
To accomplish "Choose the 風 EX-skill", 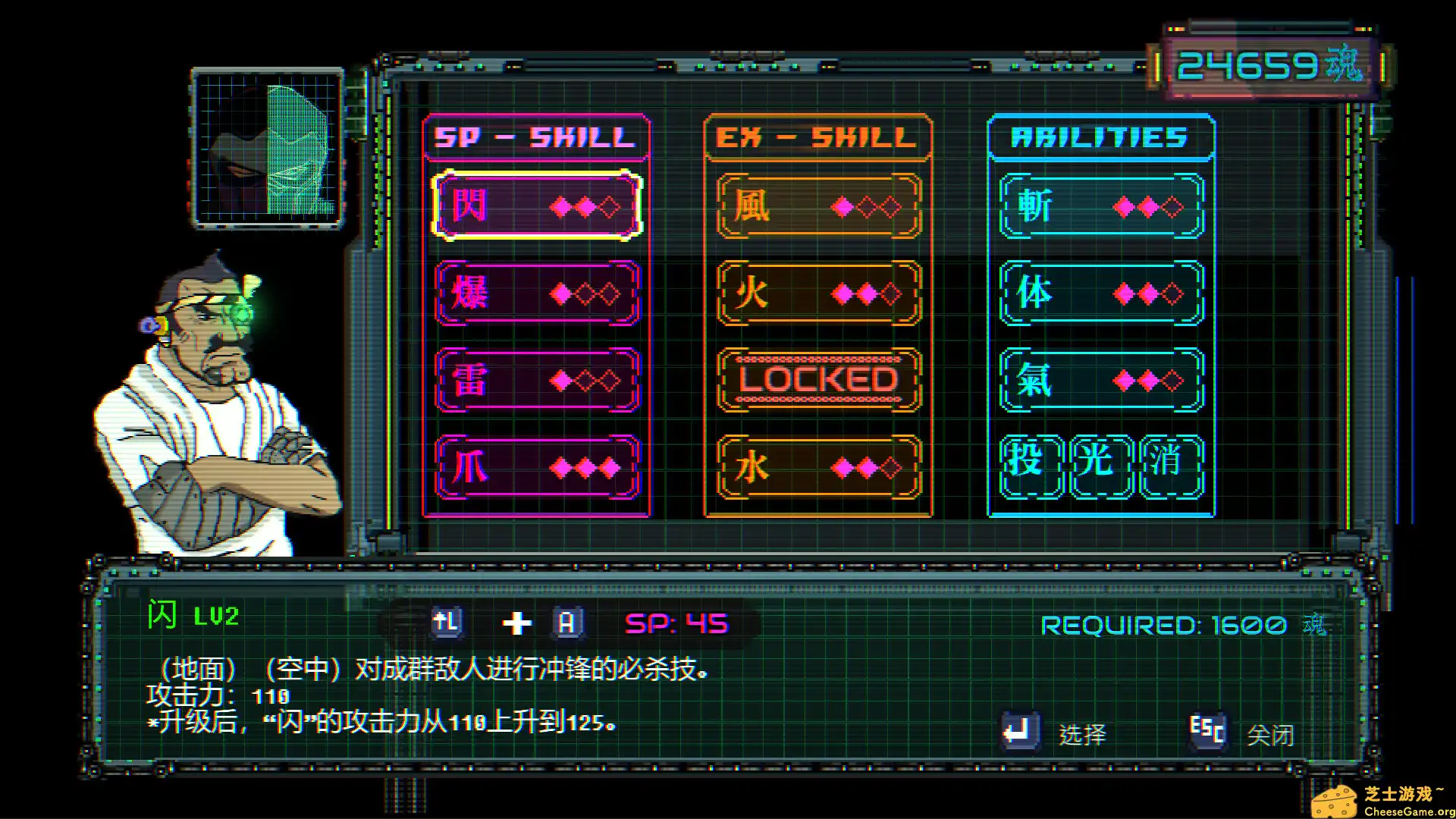I will coord(817,206).
